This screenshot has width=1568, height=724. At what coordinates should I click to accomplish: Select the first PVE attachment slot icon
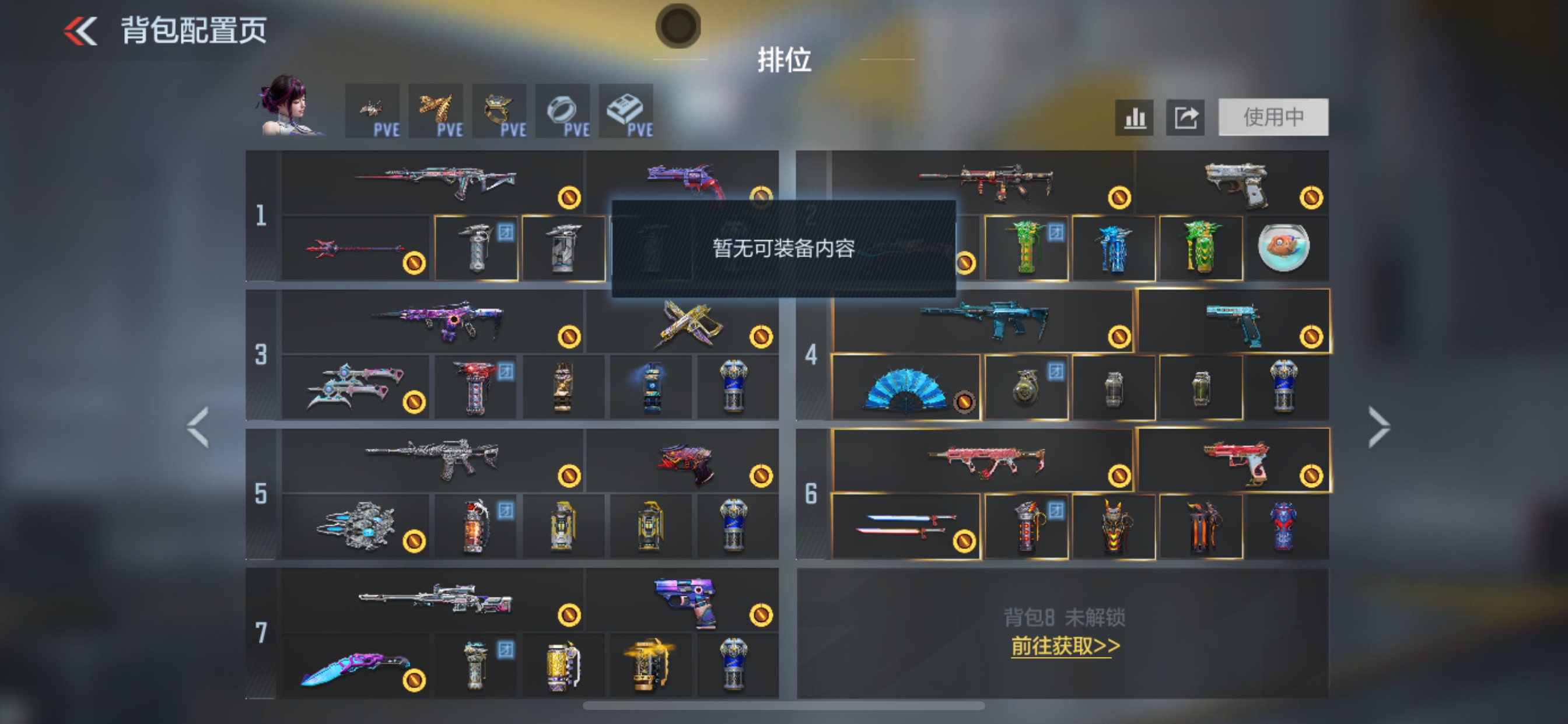click(x=374, y=111)
